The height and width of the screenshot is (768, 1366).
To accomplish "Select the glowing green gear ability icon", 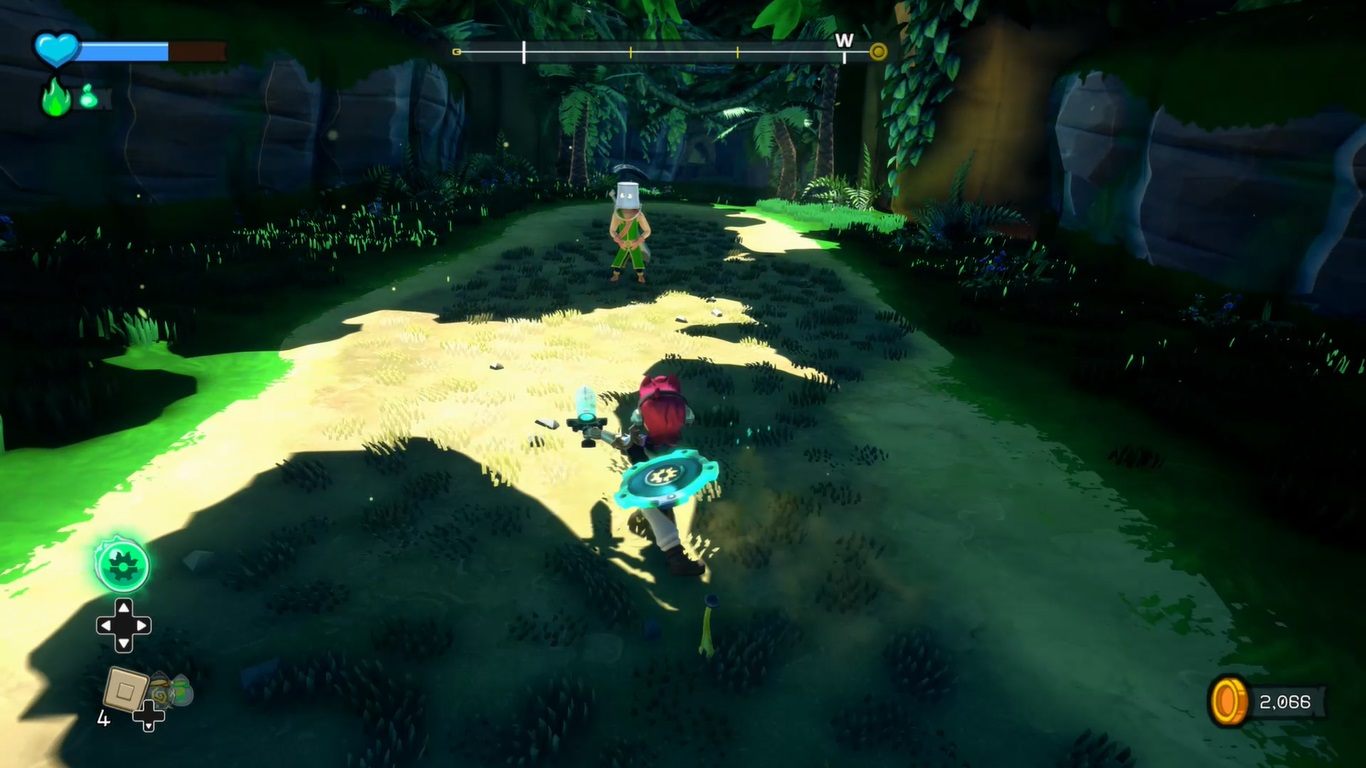I will click(x=122, y=565).
